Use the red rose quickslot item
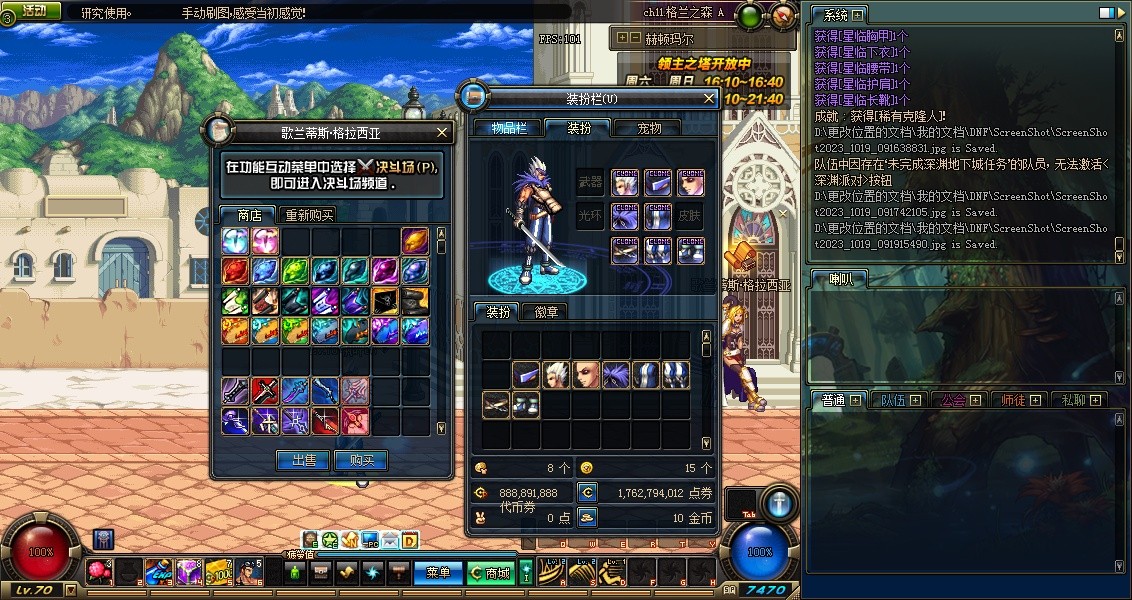 coord(100,571)
